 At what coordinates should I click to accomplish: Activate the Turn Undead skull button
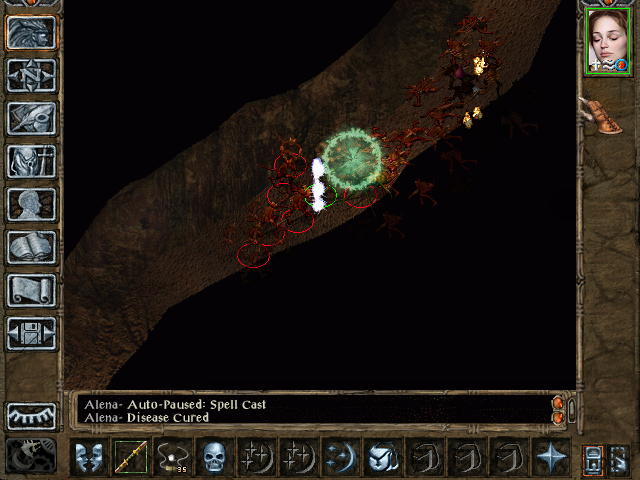click(215, 458)
